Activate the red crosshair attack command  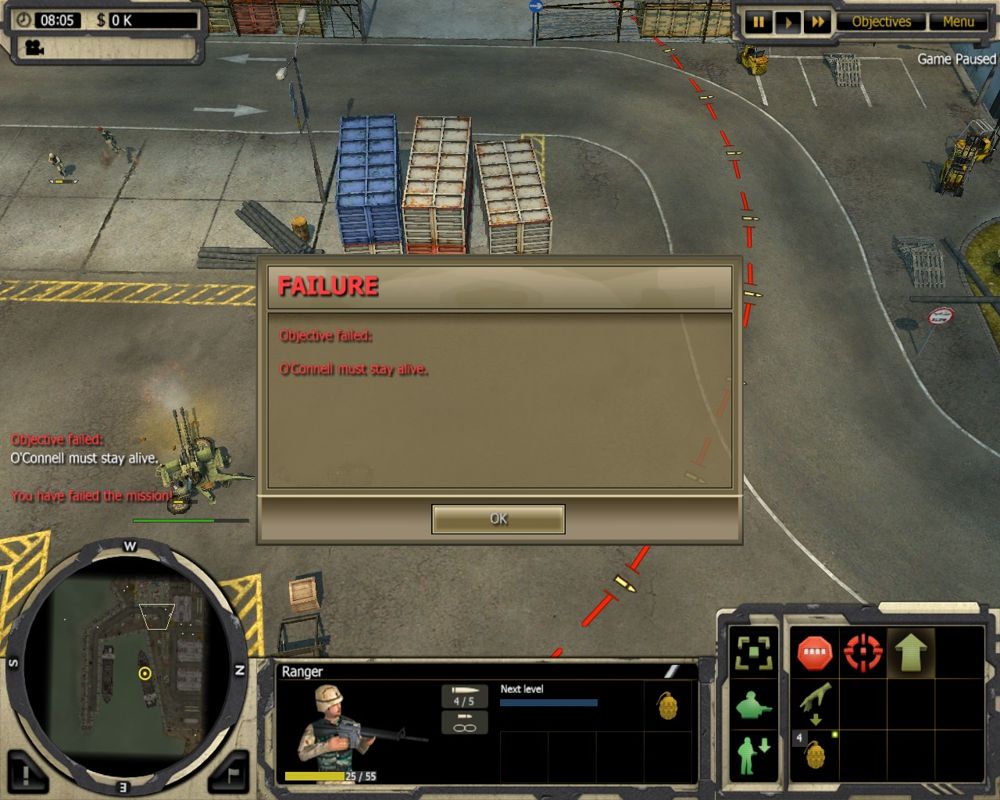(863, 654)
